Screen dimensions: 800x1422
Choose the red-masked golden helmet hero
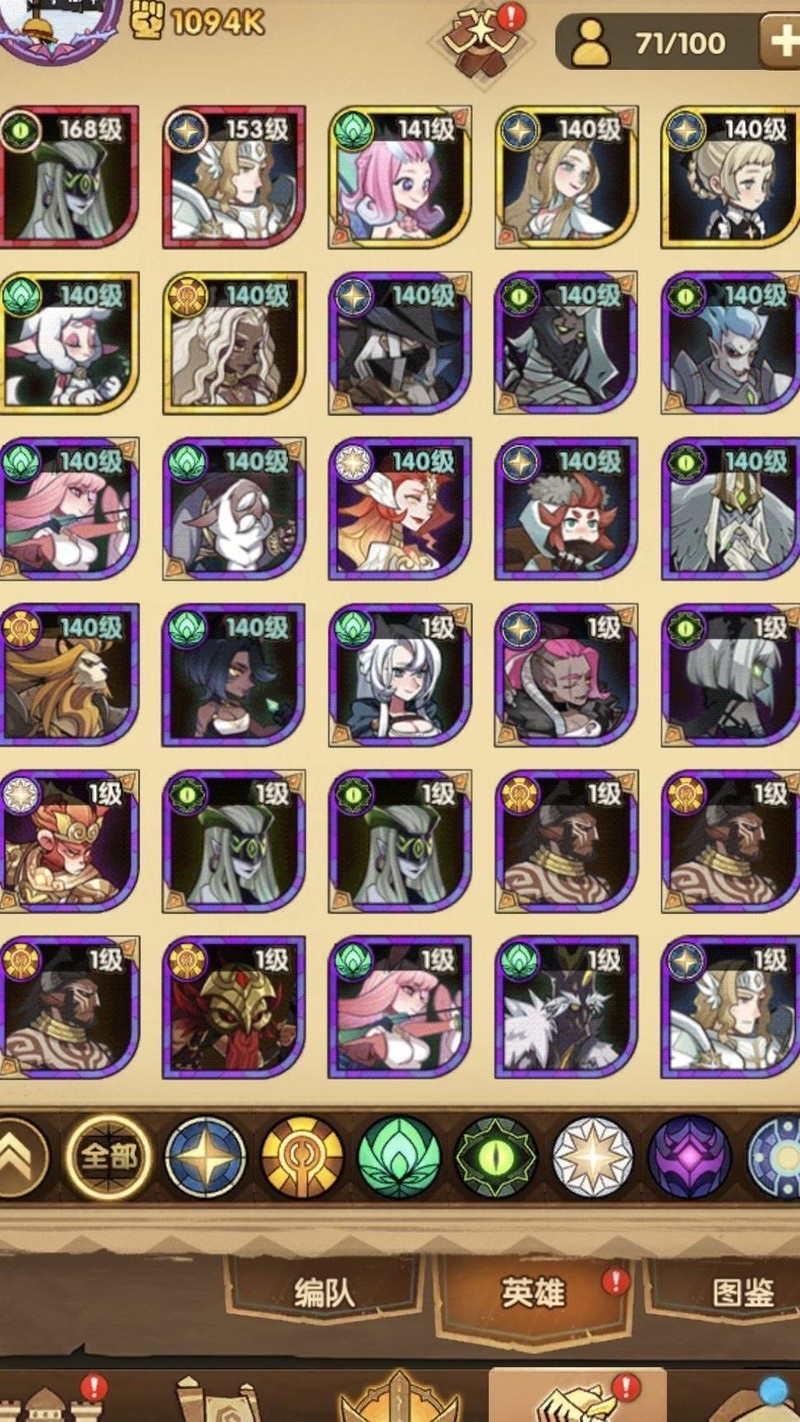click(x=234, y=1007)
